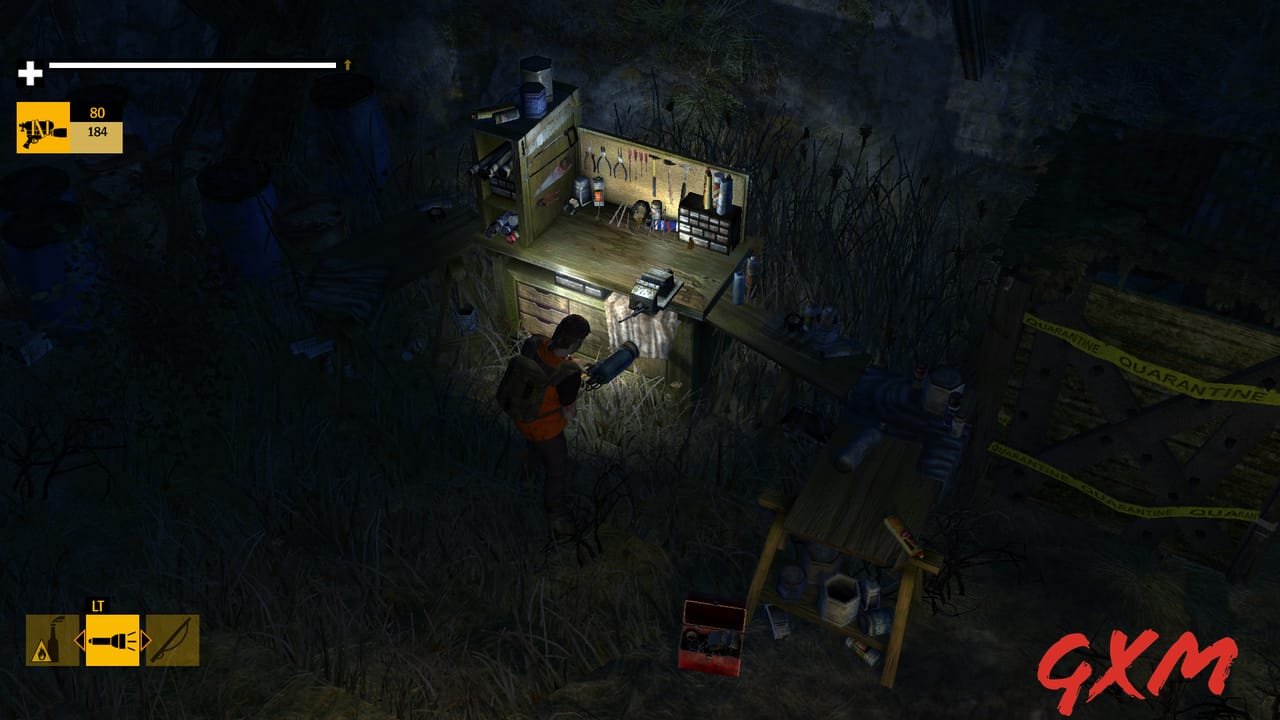
Task: Select the LT label above the flashlight
Action: [x=97, y=606]
